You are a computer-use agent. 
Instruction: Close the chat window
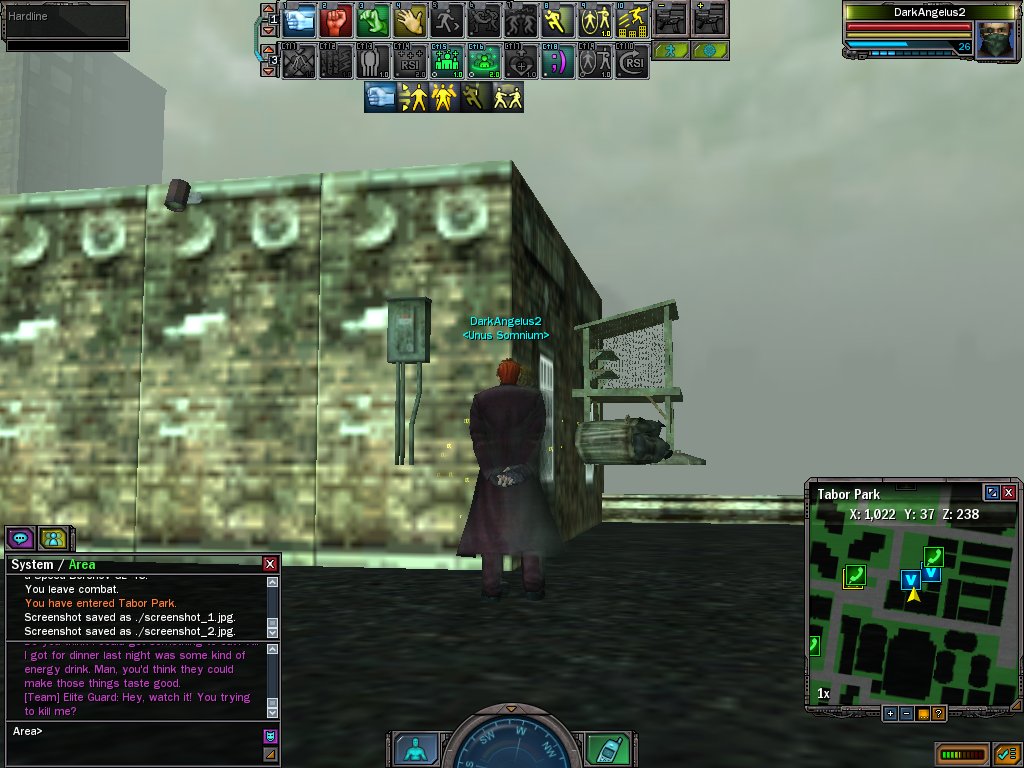point(270,564)
